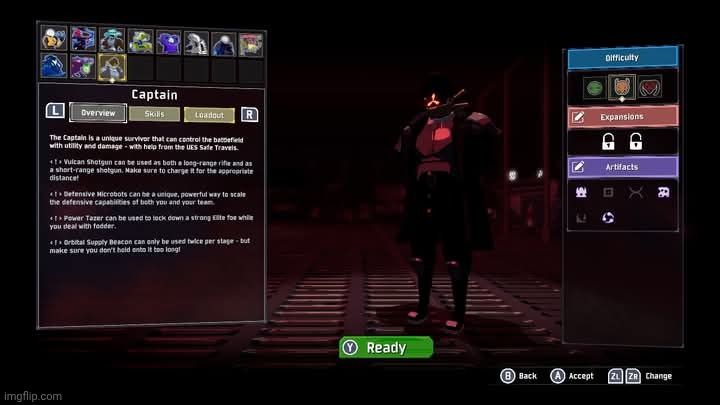Viewport: 720px width, 405px height.
Task: Select the purple Acrid survivor portrait
Action: click(x=83, y=67)
